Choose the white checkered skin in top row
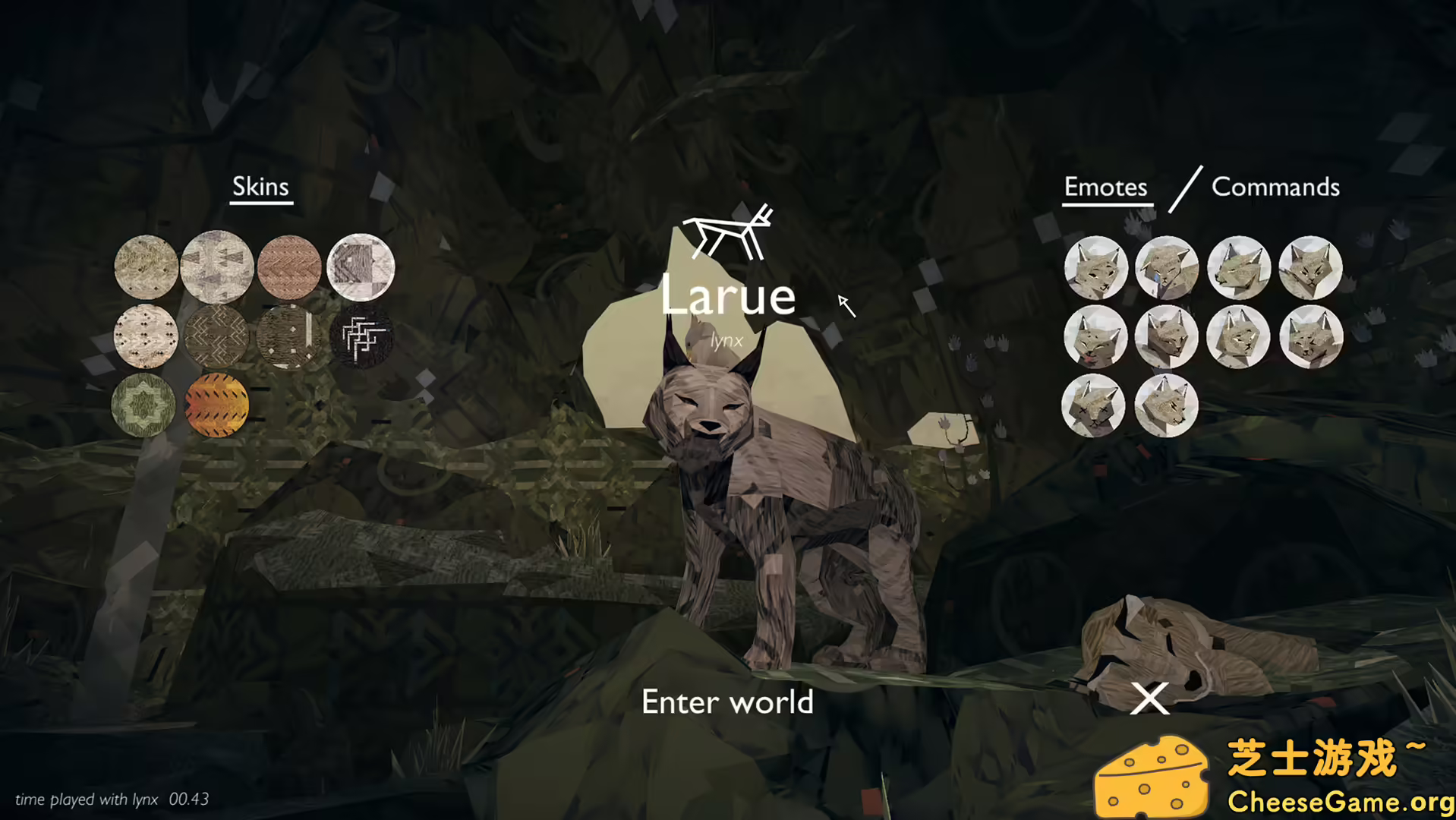1456x820 pixels. pos(361,267)
